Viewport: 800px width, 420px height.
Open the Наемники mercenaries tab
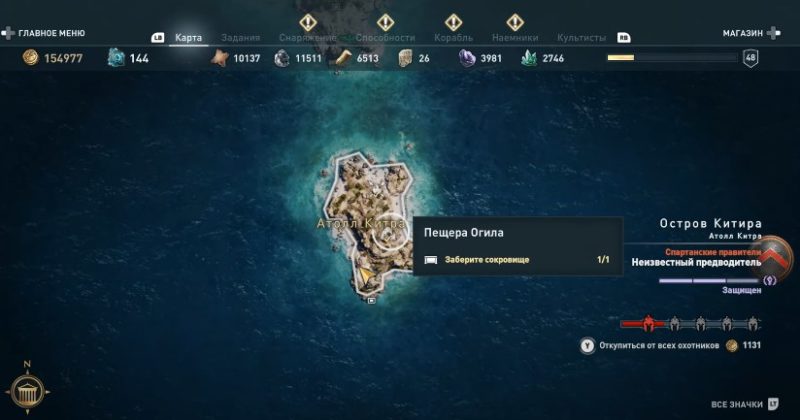click(515, 38)
